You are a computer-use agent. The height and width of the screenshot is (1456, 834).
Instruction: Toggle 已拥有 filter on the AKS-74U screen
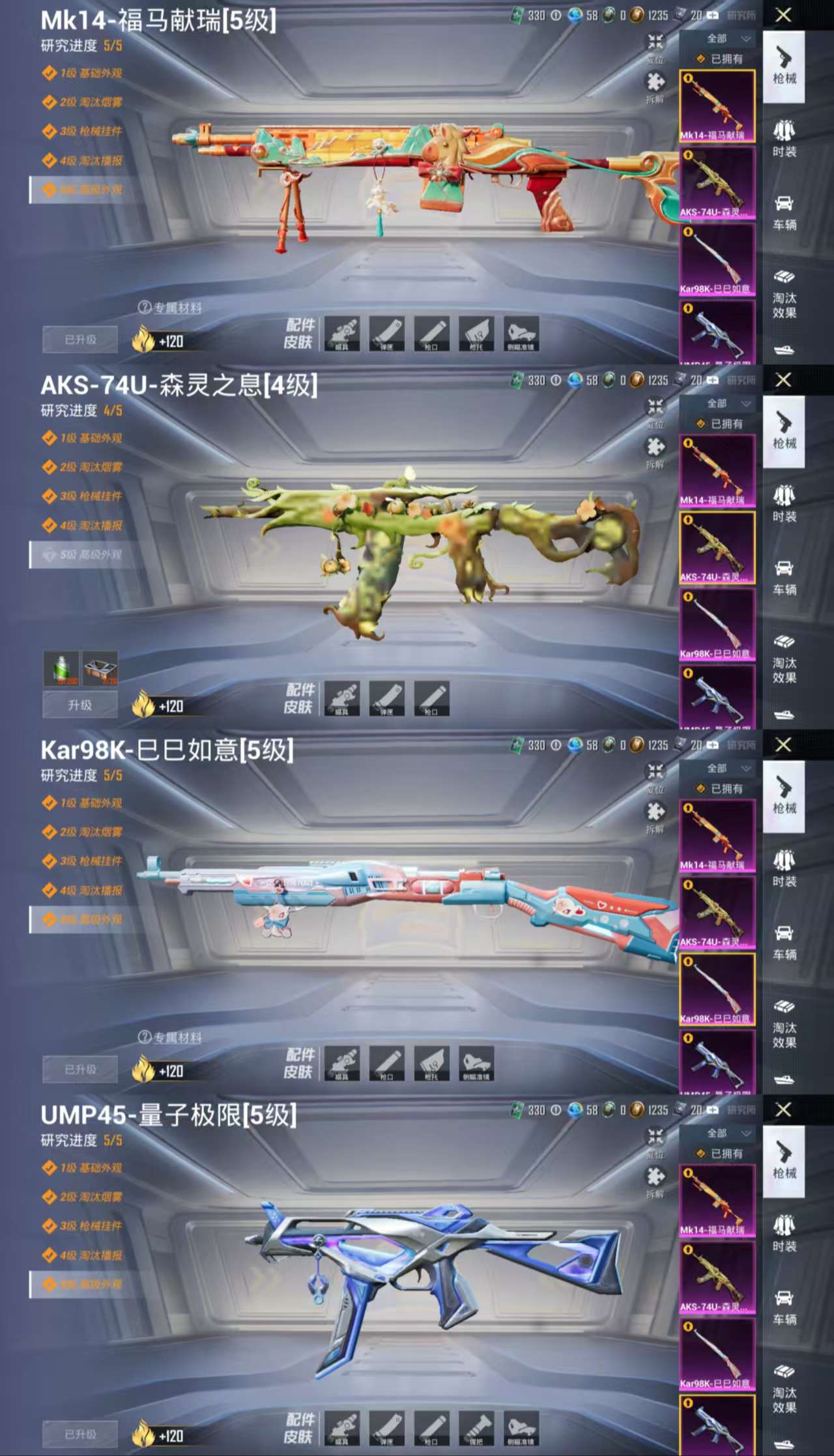point(720,424)
